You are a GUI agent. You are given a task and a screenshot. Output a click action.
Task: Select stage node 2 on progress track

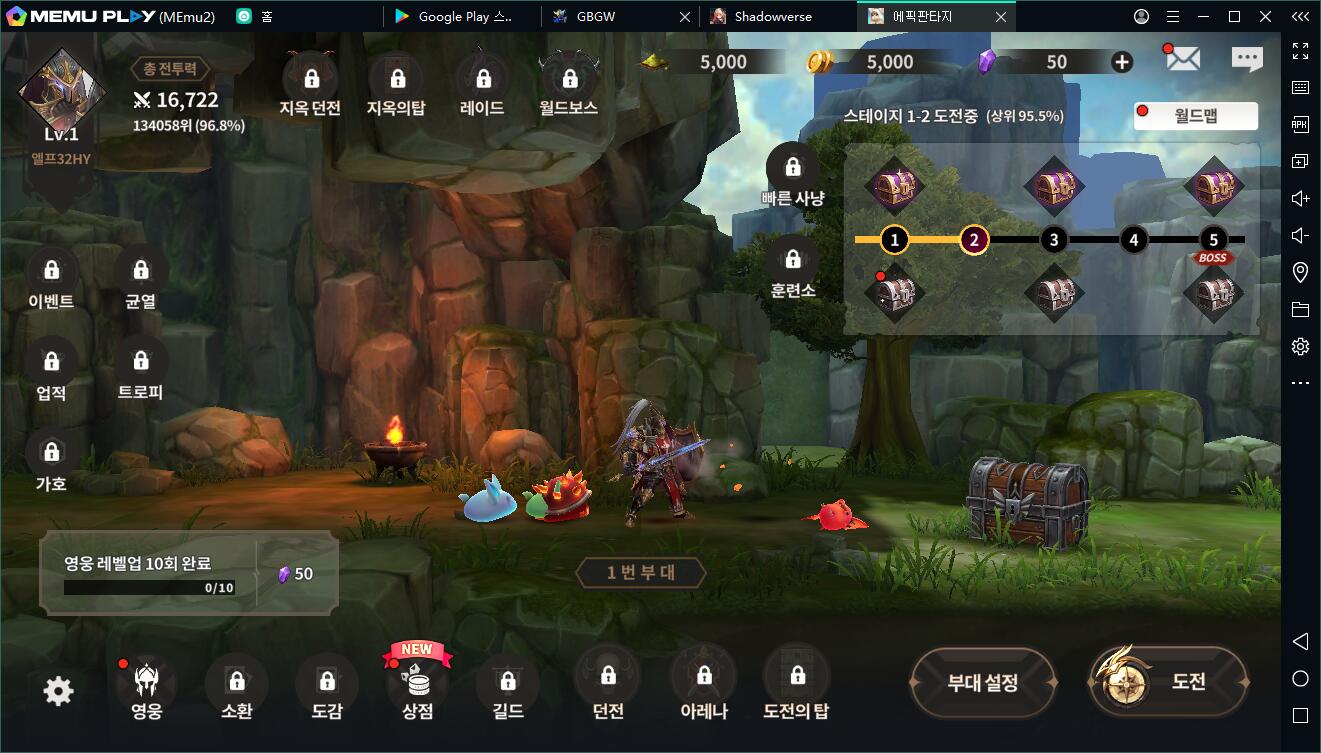click(974, 240)
